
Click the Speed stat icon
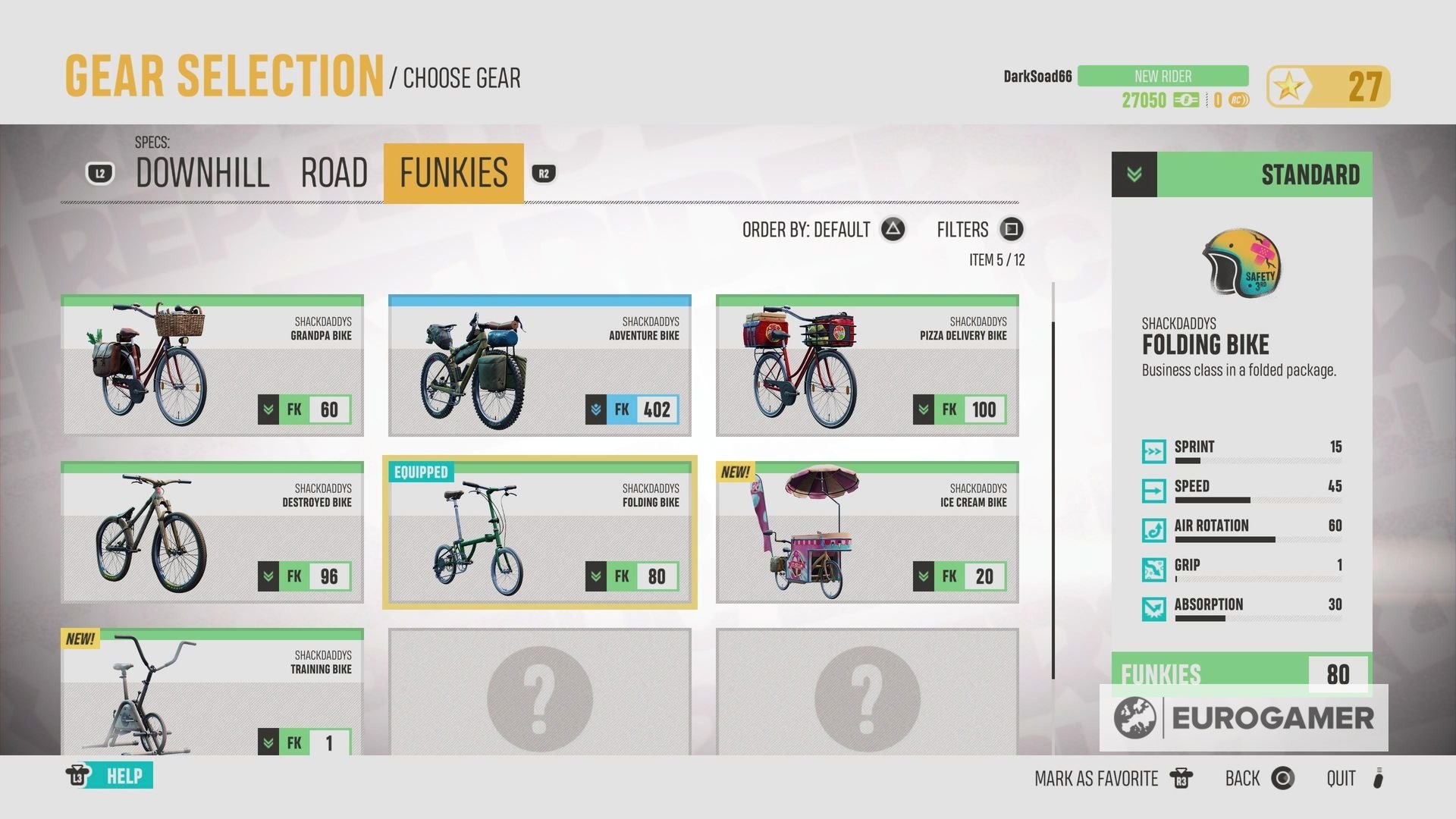[x=1155, y=491]
